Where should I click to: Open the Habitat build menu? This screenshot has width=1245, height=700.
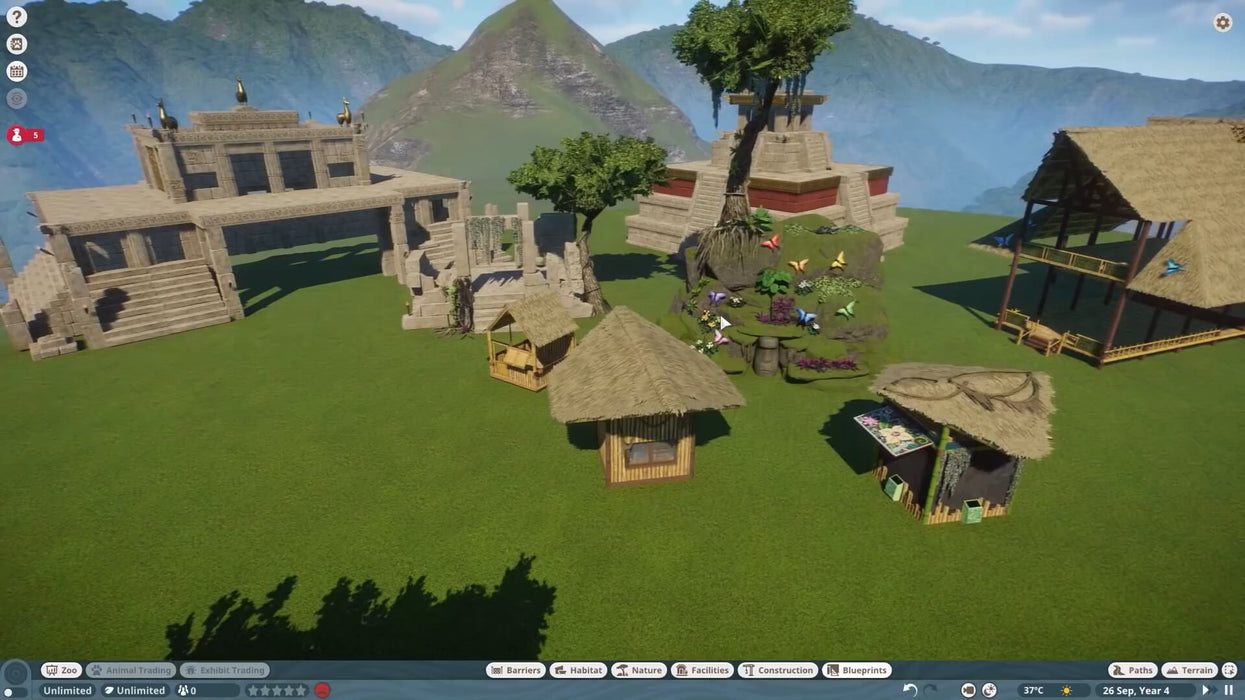(x=578, y=670)
